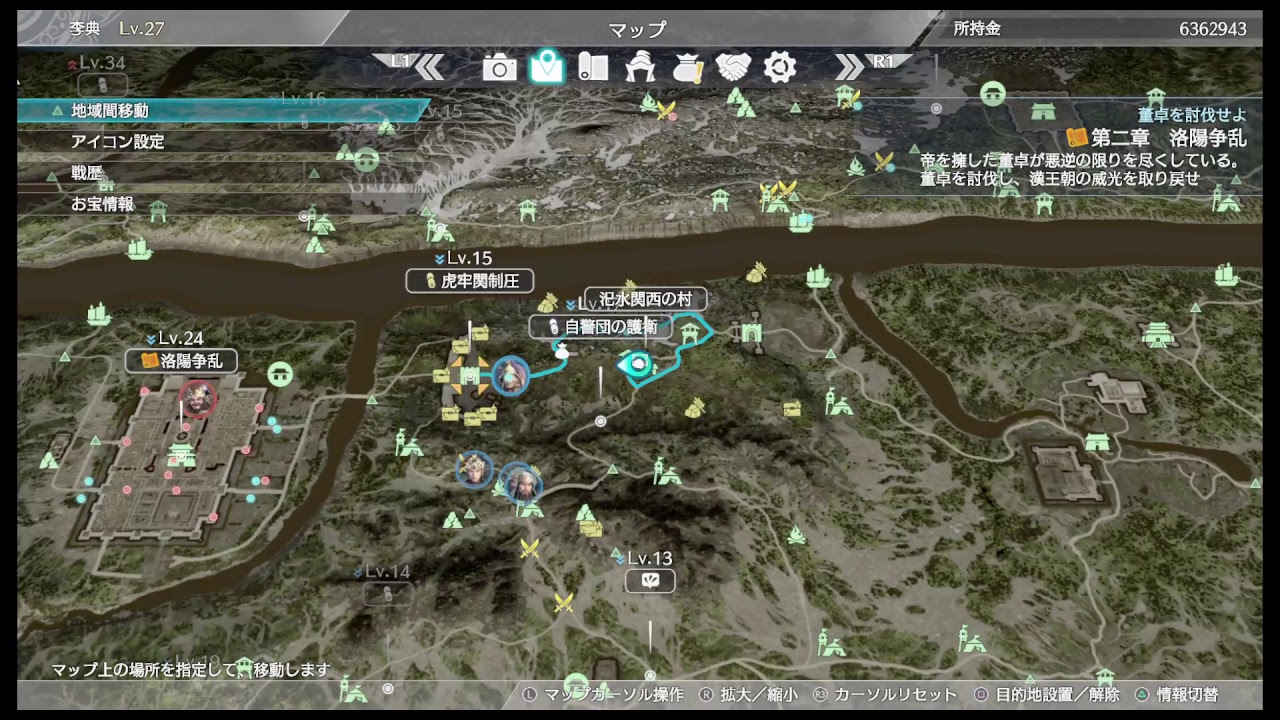Select the map pin icon in the toolbar

click(x=546, y=68)
